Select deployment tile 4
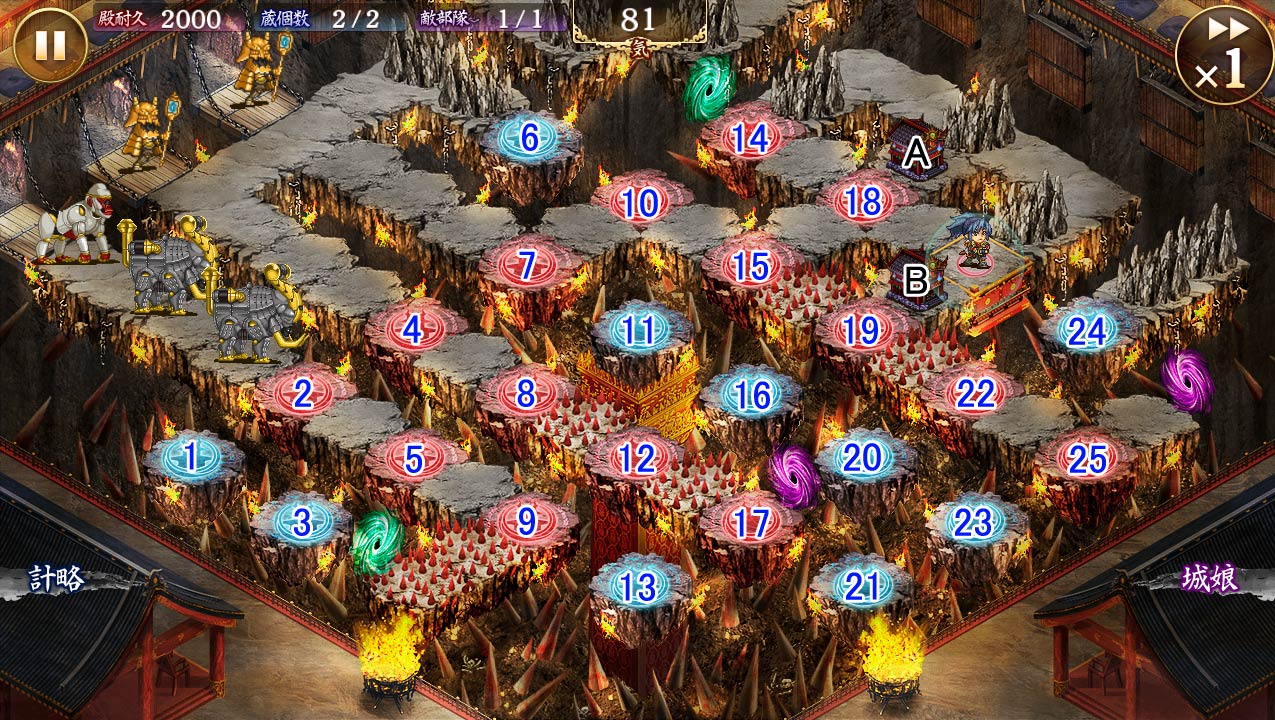 [414, 328]
